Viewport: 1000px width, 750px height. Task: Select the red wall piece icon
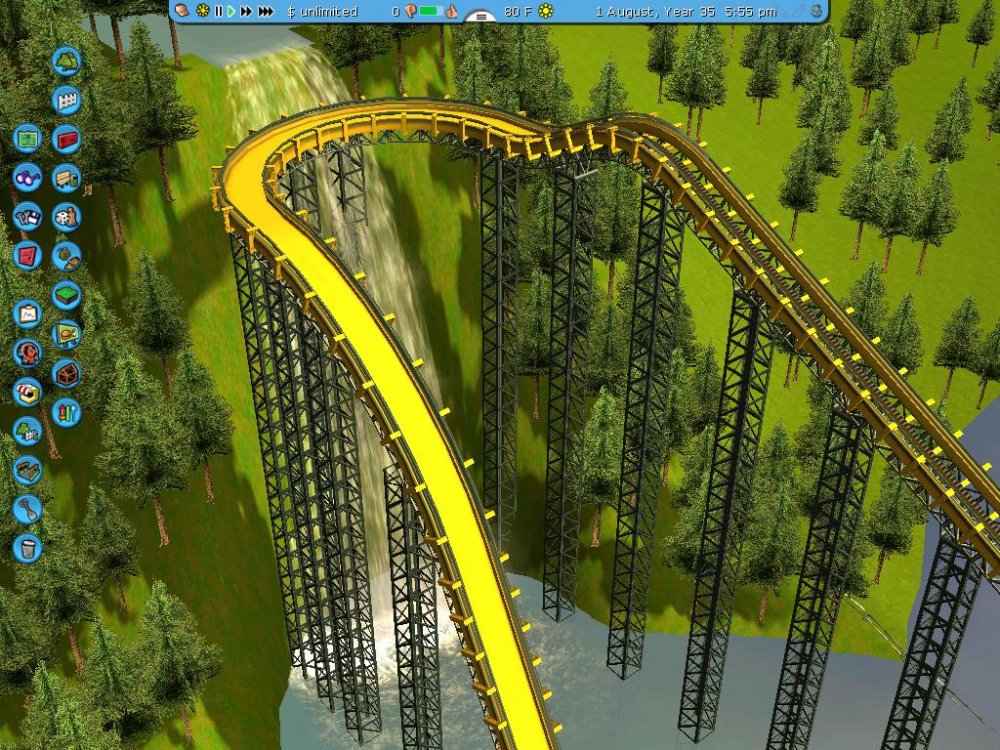66,138
